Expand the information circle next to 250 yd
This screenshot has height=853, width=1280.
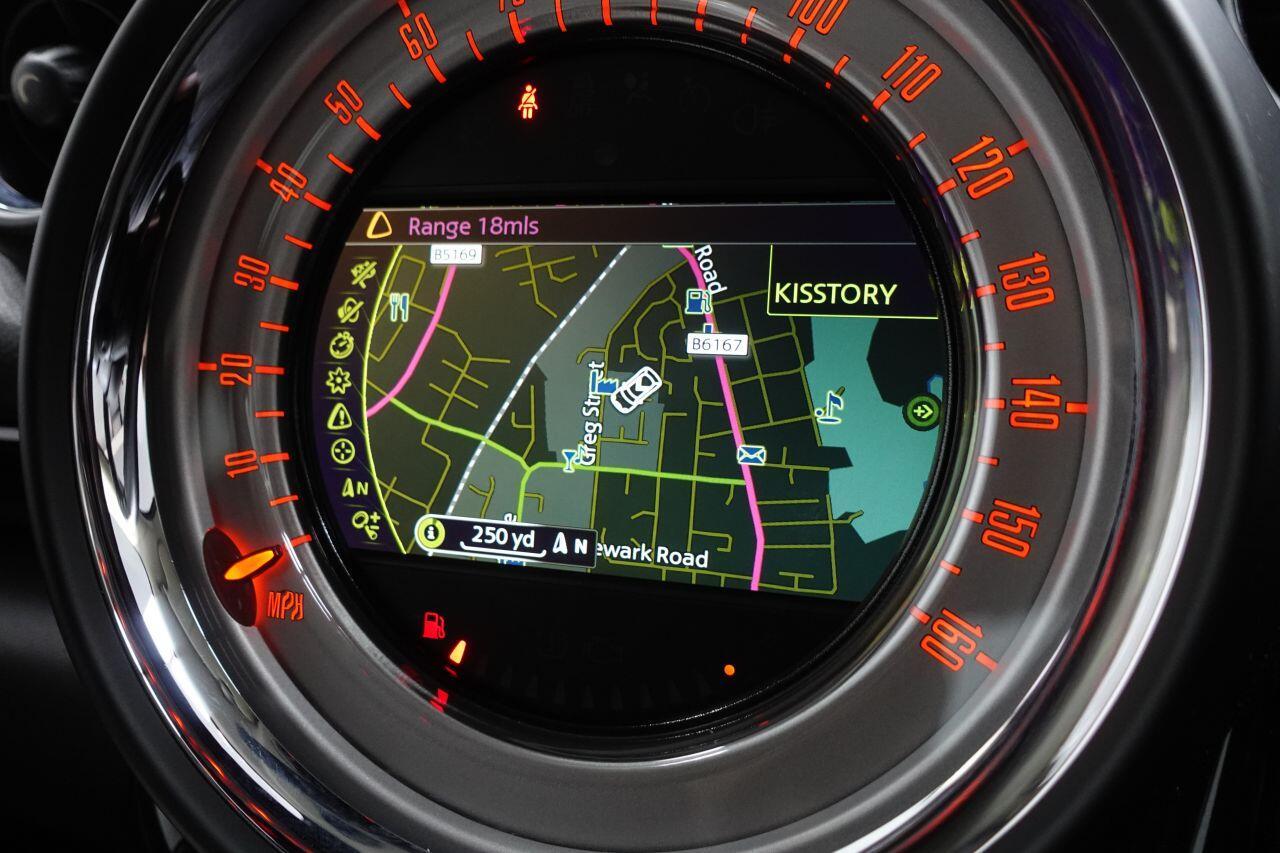432,533
